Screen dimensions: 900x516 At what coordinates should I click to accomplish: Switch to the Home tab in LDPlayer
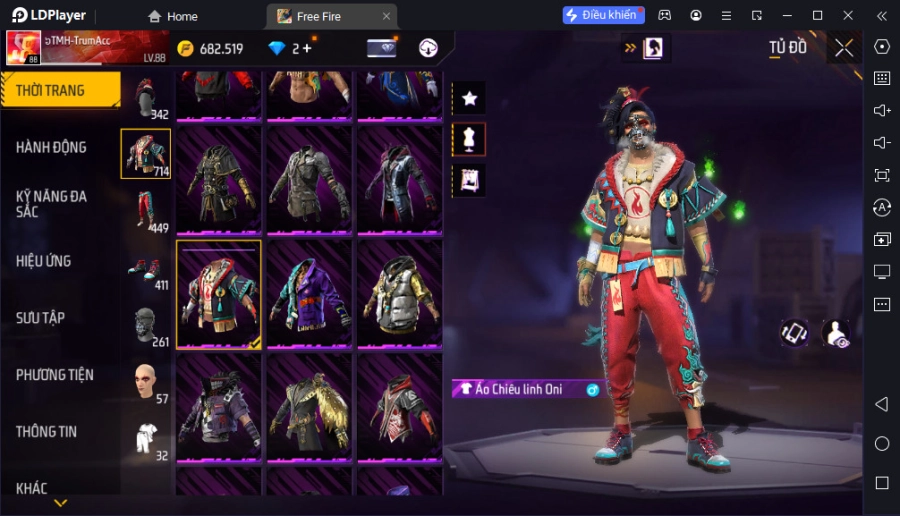(x=173, y=16)
